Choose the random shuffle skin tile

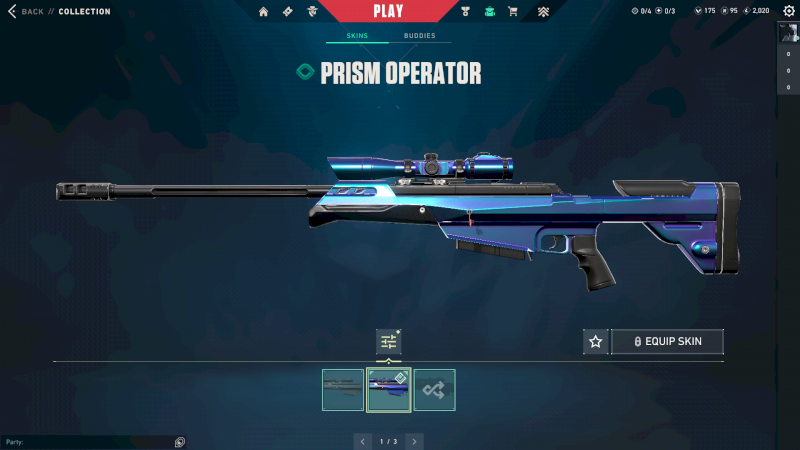[x=435, y=390]
